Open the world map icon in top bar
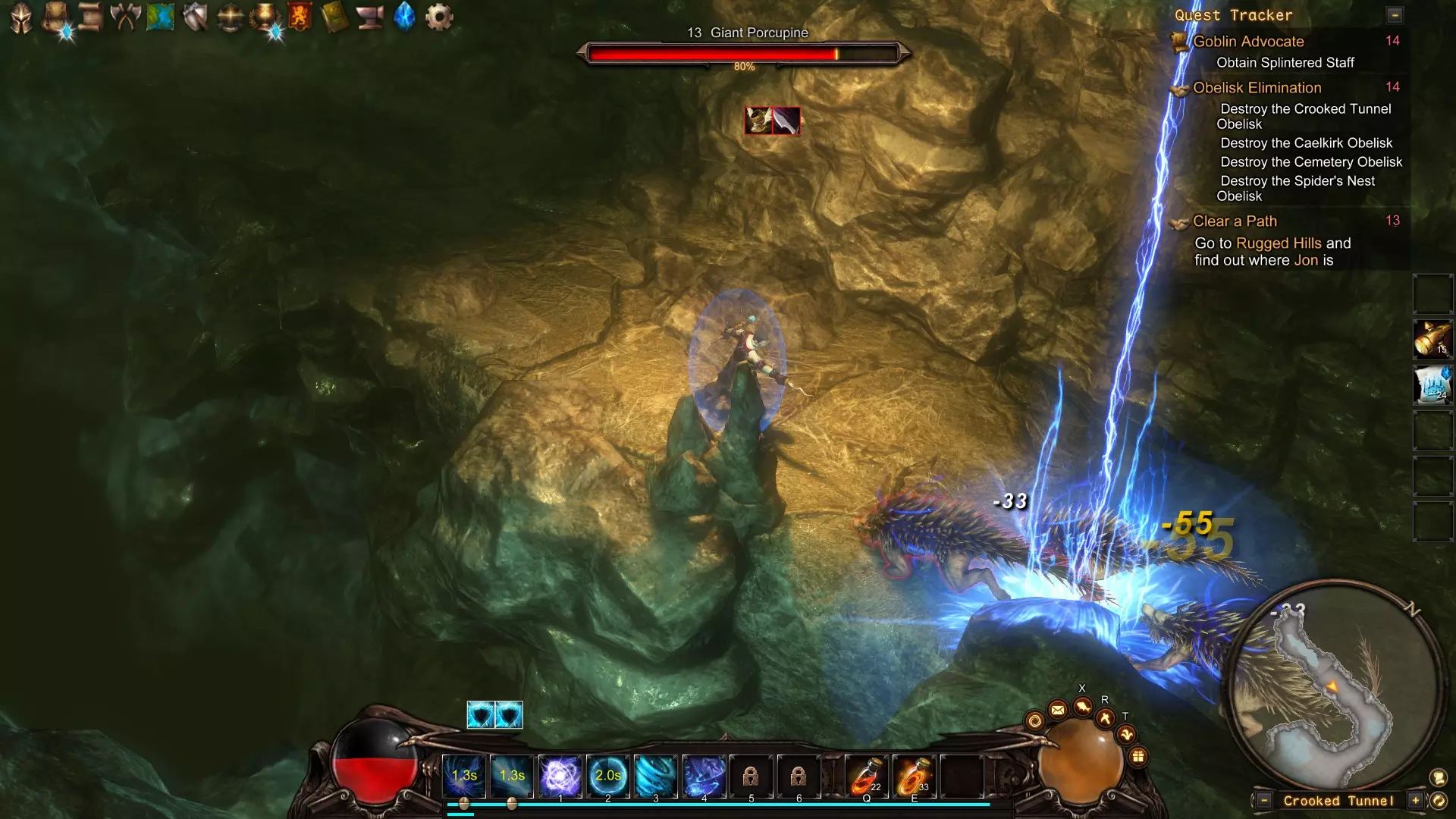Image resolution: width=1456 pixels, height=819 pixels. pyautogui.click(x=160, y=17)
